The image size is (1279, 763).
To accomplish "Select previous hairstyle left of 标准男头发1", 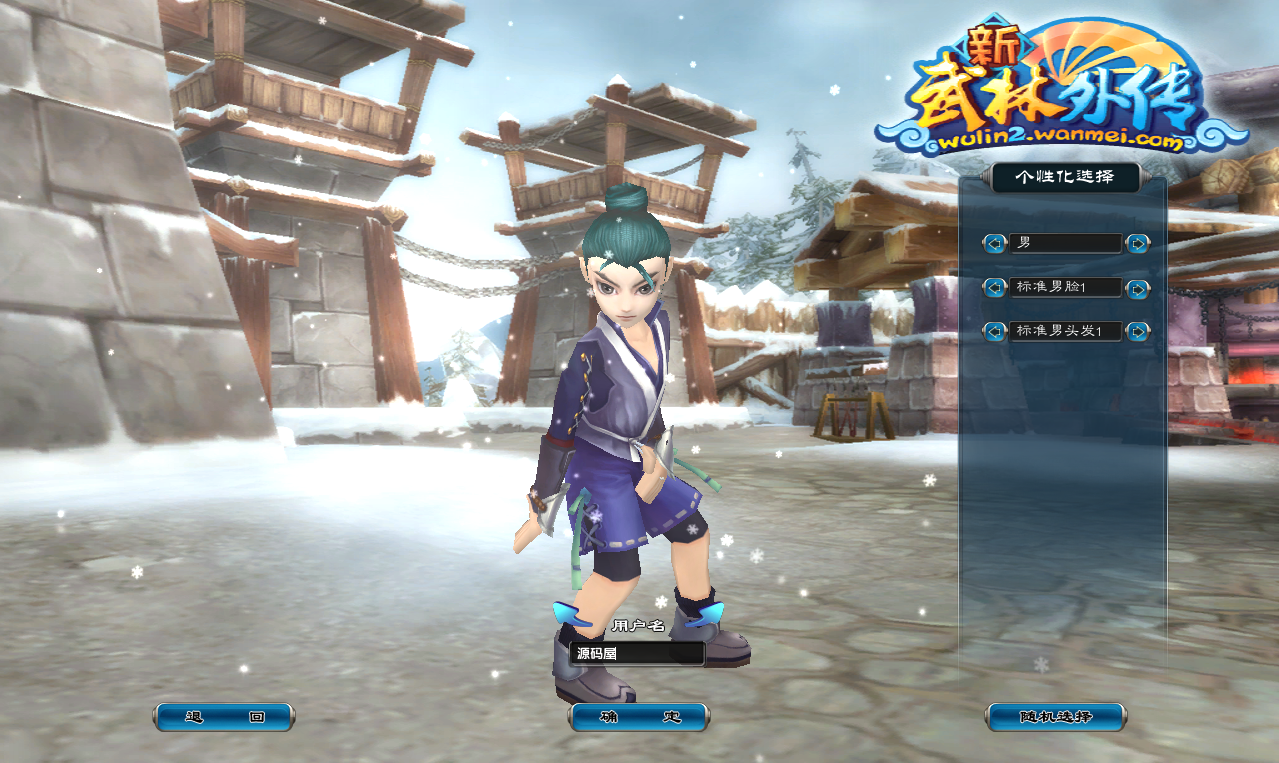I will (x=994, y=331).
